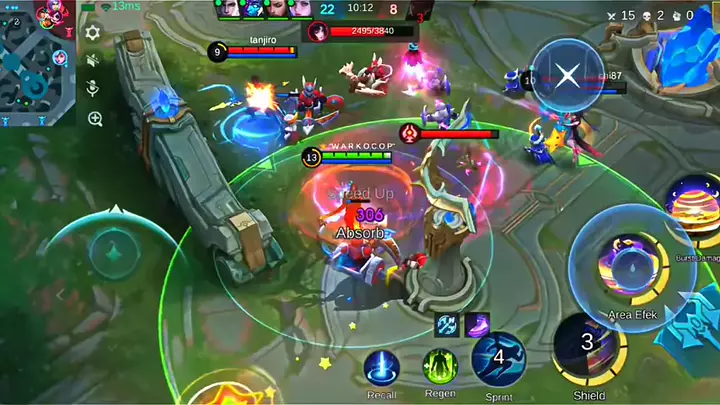
Task: Tap the skill cancel X button
Action: [x=567, y=75]
